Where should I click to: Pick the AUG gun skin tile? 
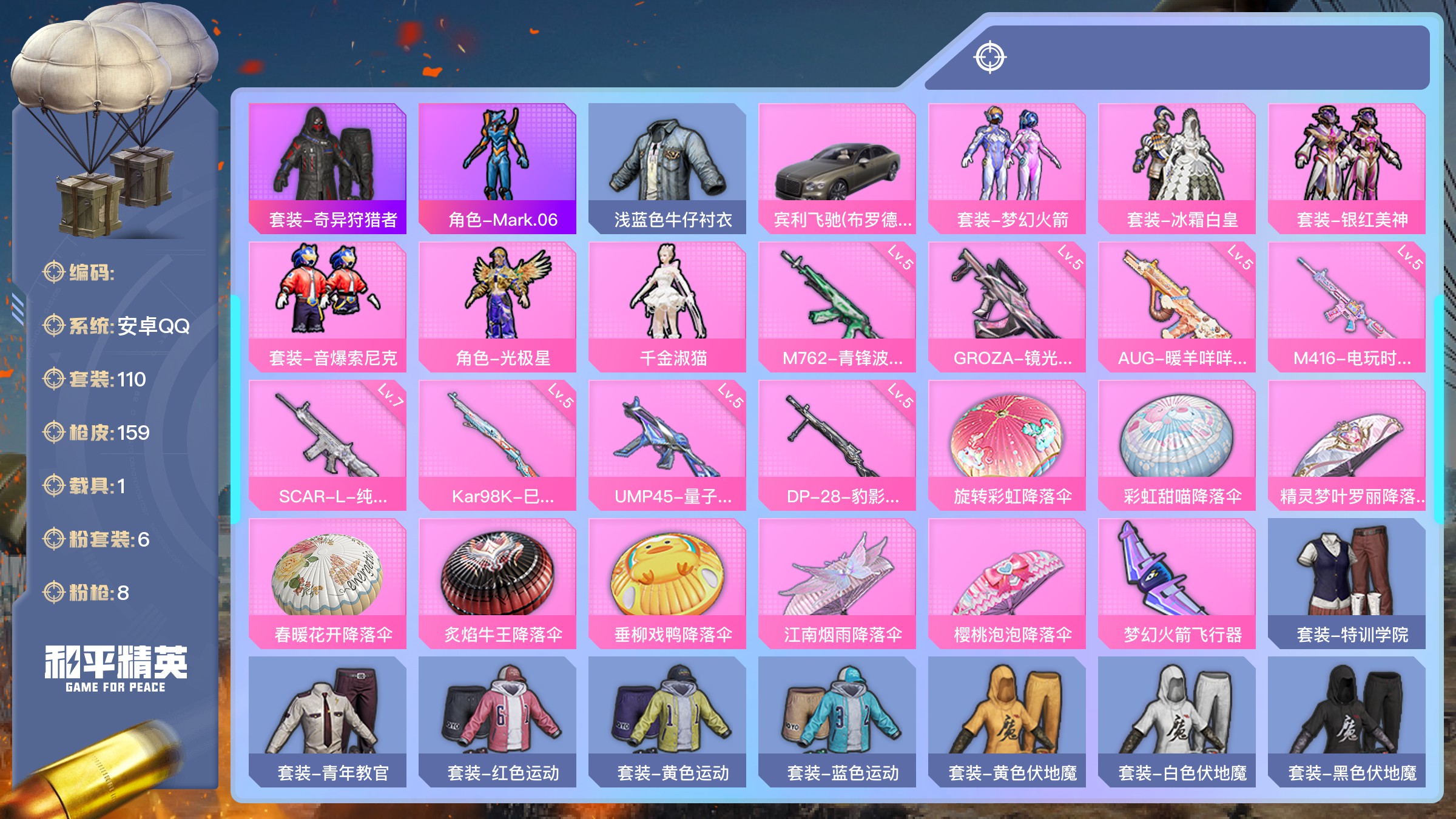(1177, 306)
